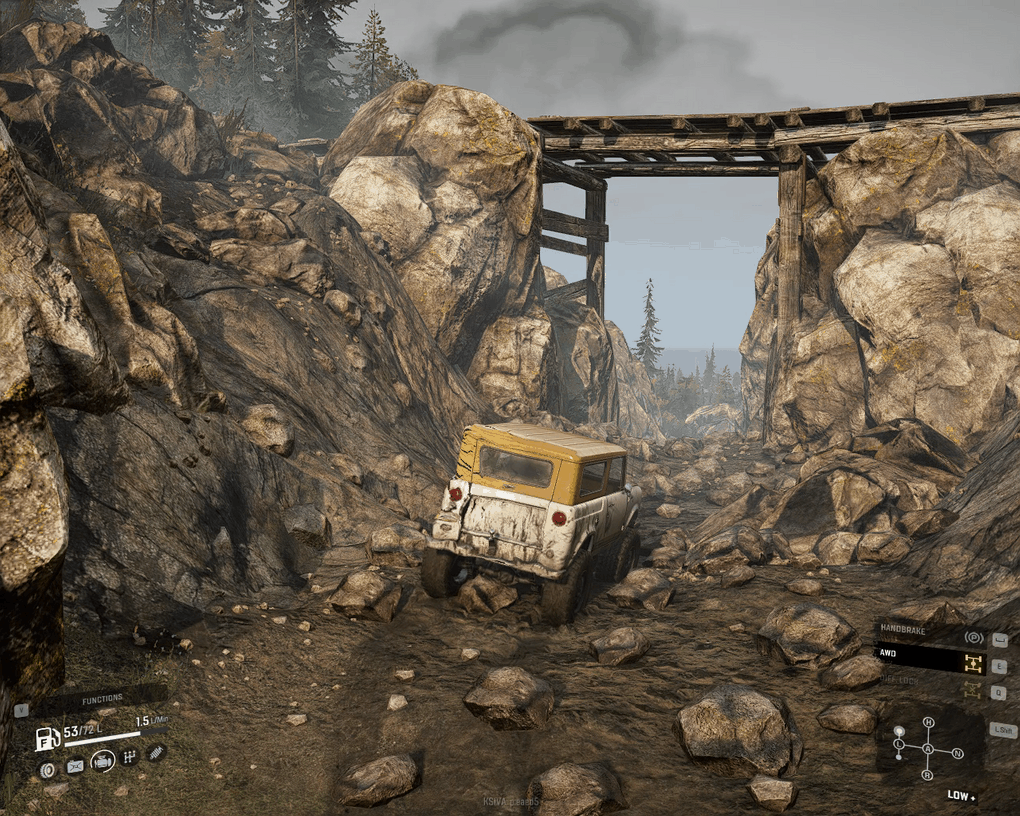Click the tire status icon
The height and width of the screenshot is (816, 1020).
(x=47, y=768)
